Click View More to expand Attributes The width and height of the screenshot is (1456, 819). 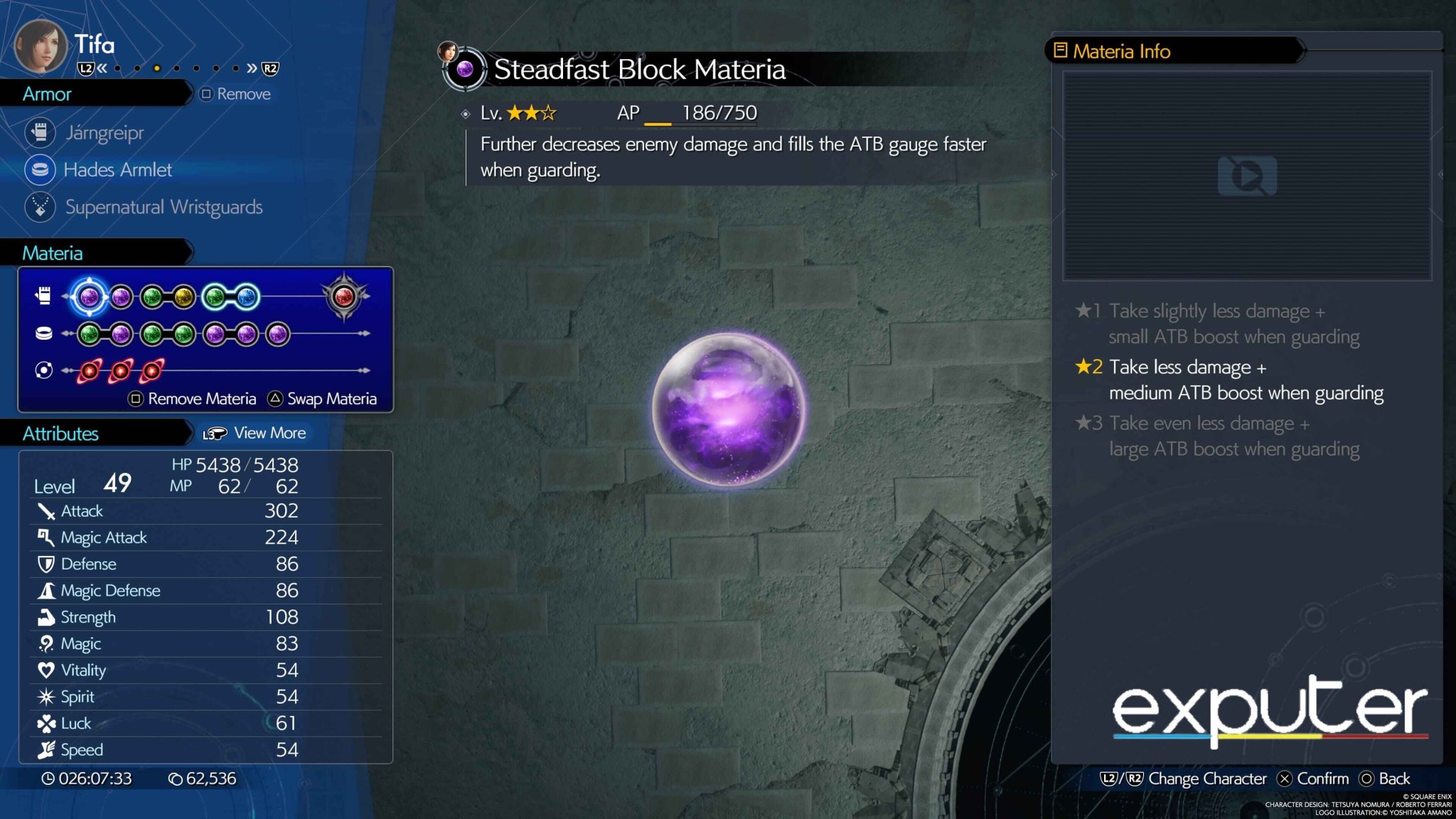(x=268, y=432)
